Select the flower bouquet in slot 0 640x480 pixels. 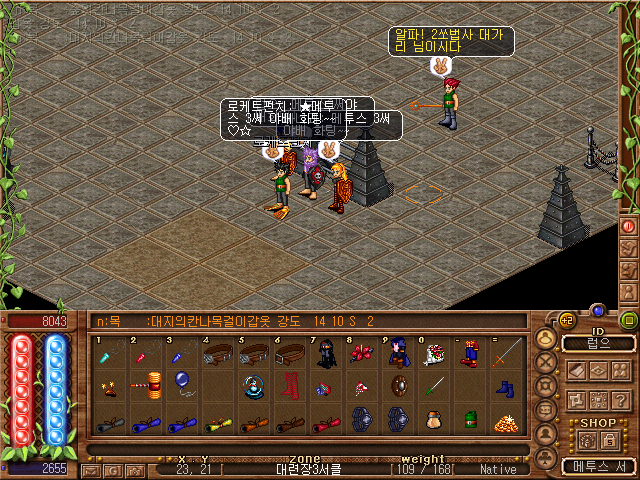pos(433,353)
